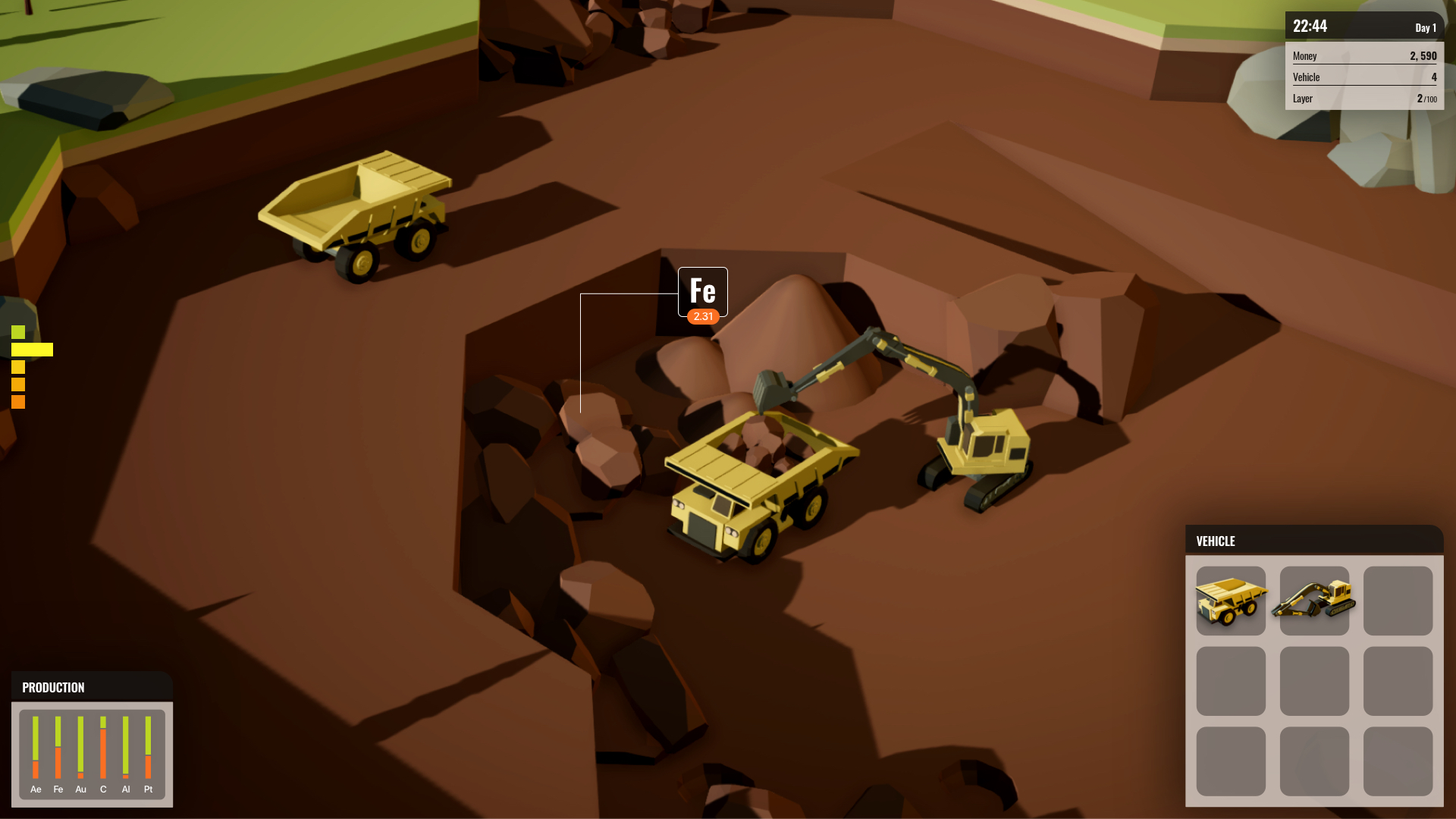Open the Day 1 label in top-right panel

click(1425, 27)
